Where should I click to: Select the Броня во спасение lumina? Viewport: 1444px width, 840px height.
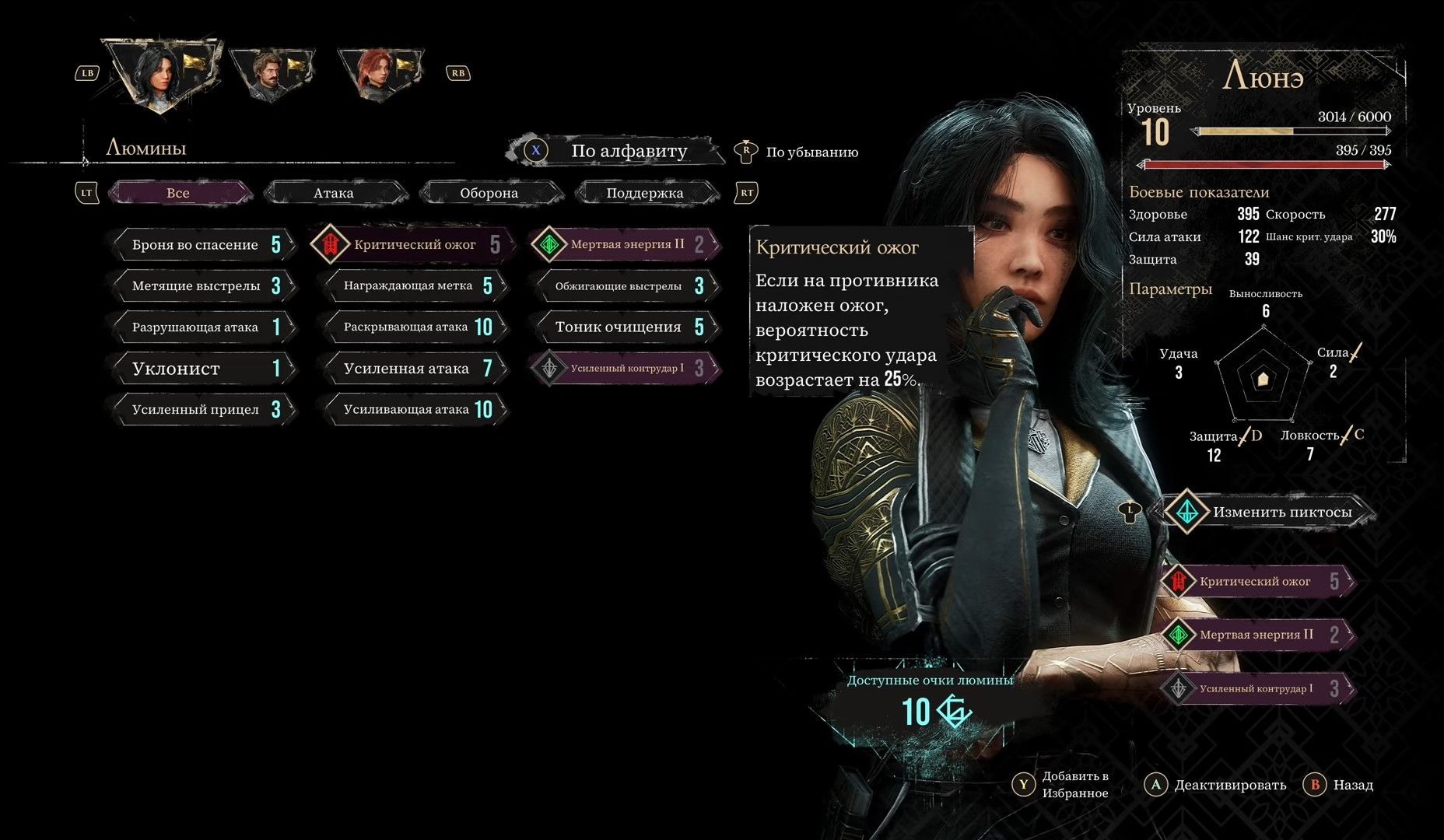(204, 245)
